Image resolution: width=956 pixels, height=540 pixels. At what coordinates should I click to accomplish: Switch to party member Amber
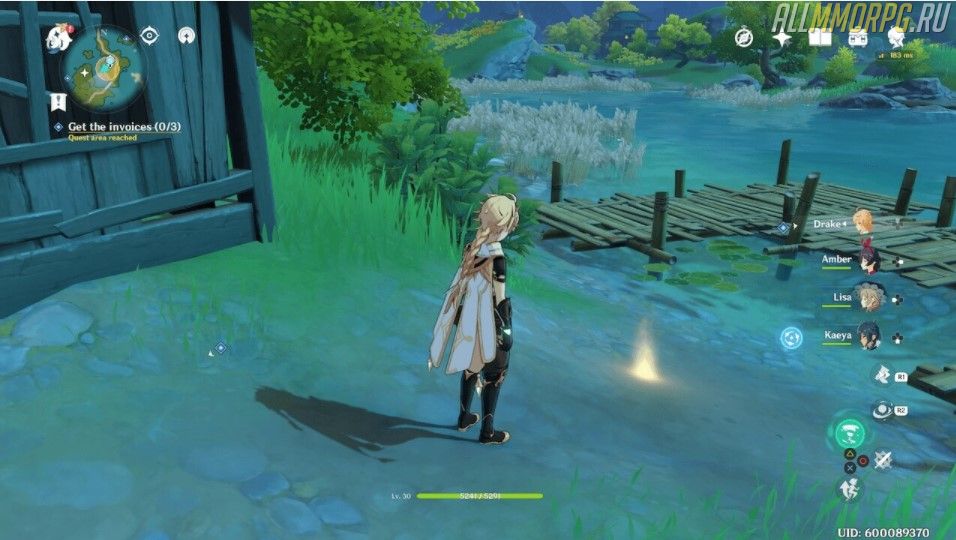click(867, 259)
